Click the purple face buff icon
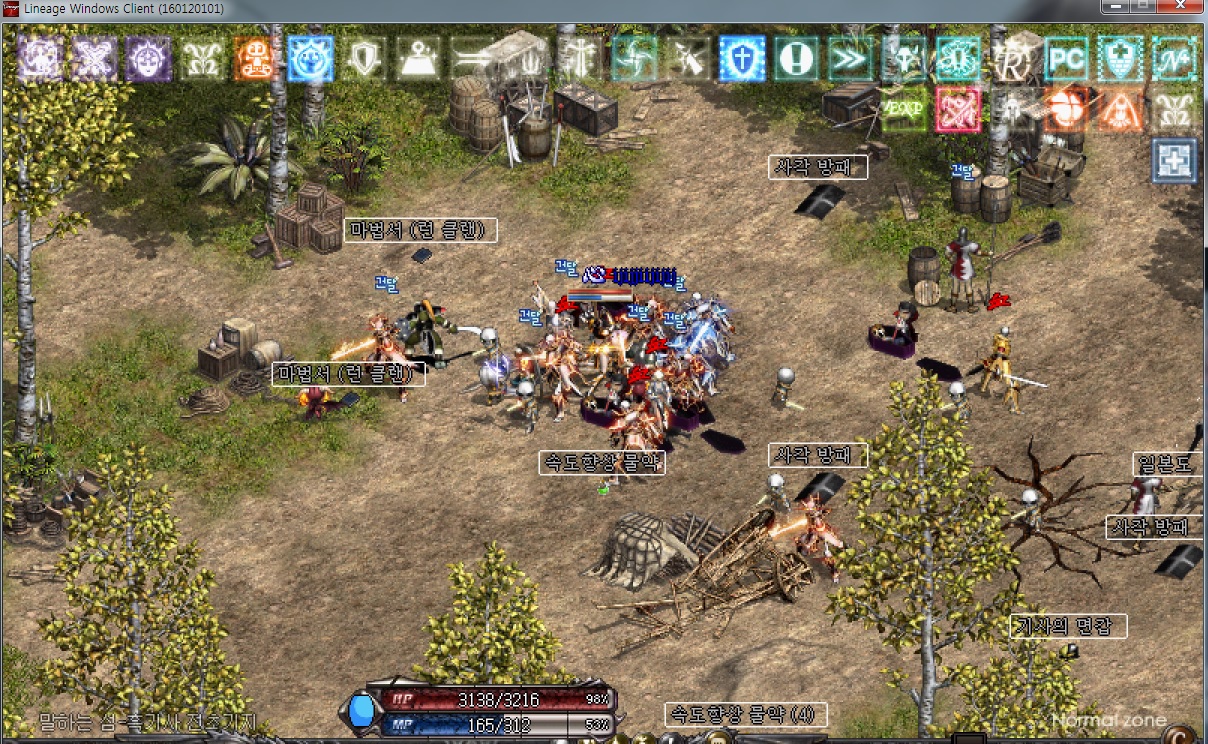 pos(148,59)
